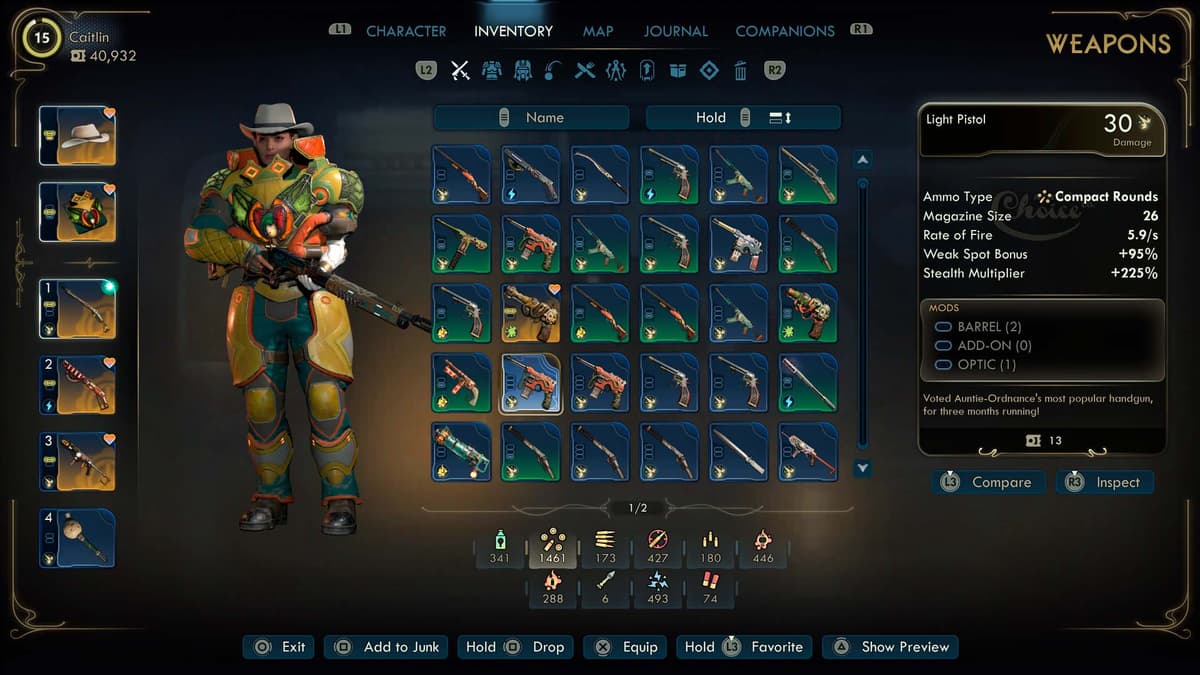Switch to the Character tab
Image resolution: width=1200 pixels, height=675 pixels.
pyautogui.click(x=406, y=31)
